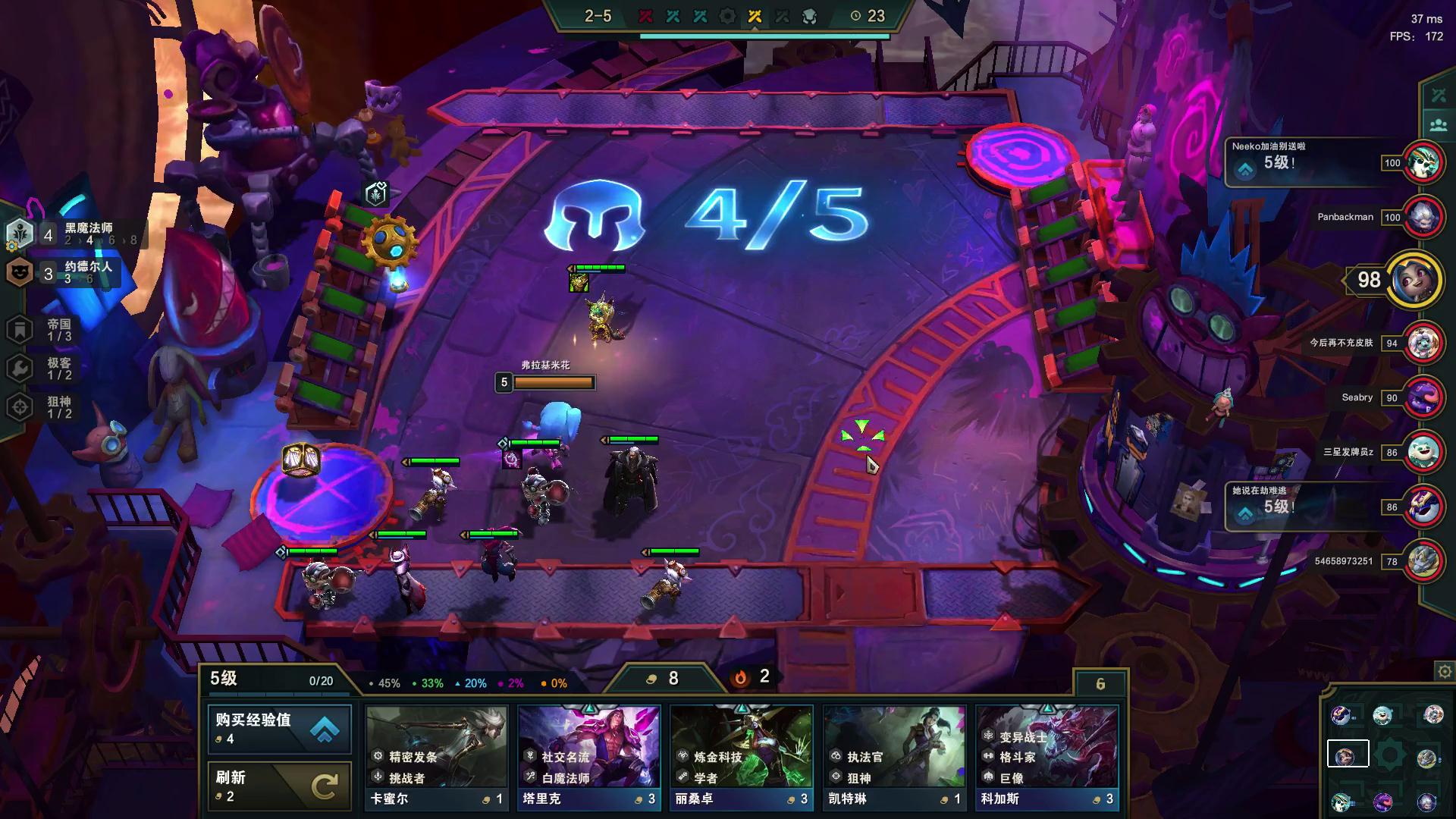Select player 今后再不充皮肤 in scoreboard
The width and height of the screenshot is (1456, 819).
pyautogui.click(x=1423, y=344)
